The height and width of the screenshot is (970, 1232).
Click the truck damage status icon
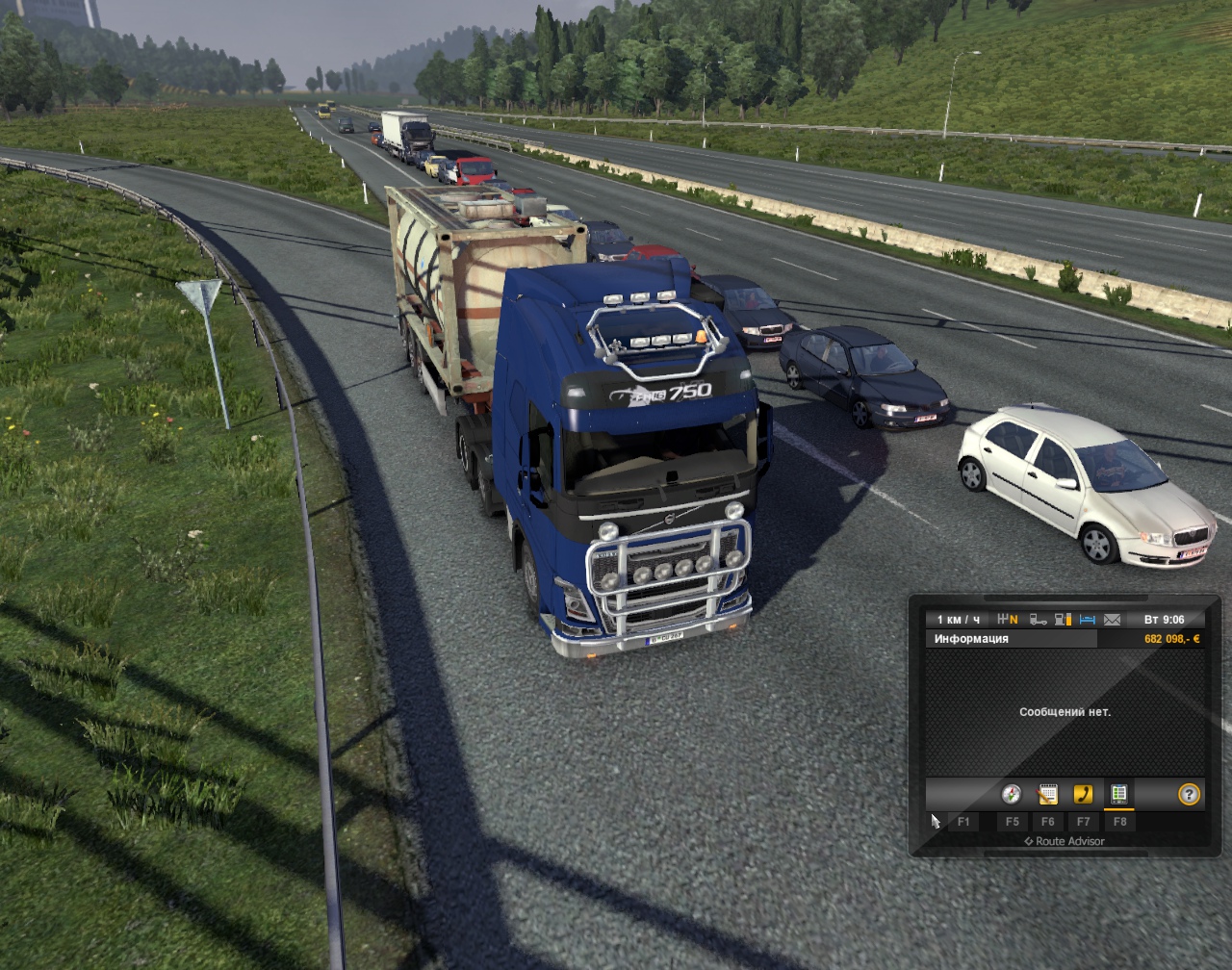(1039, 620)
